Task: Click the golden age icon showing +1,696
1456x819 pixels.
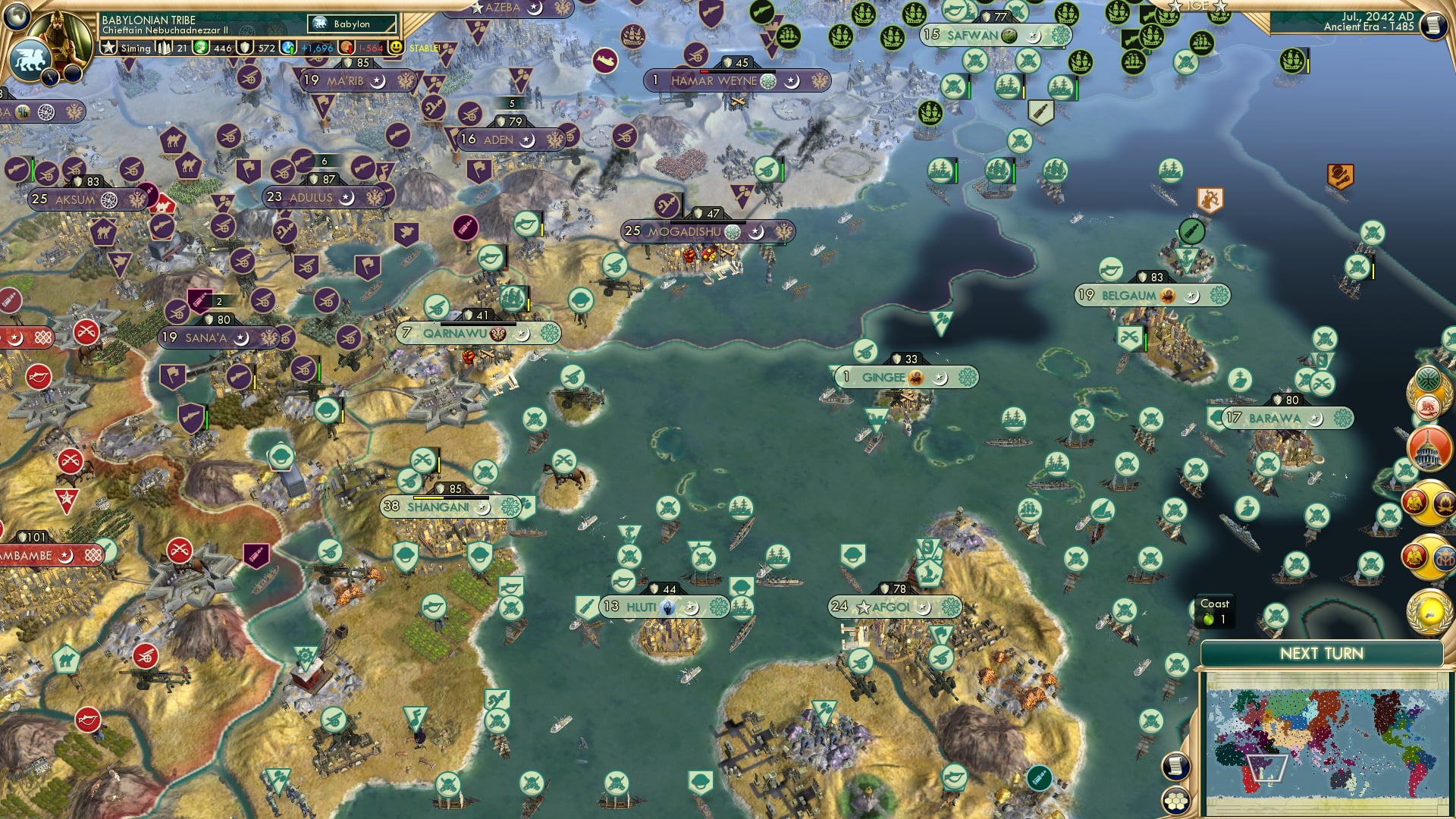Action: pyautogui.click(x=288, y=48)
